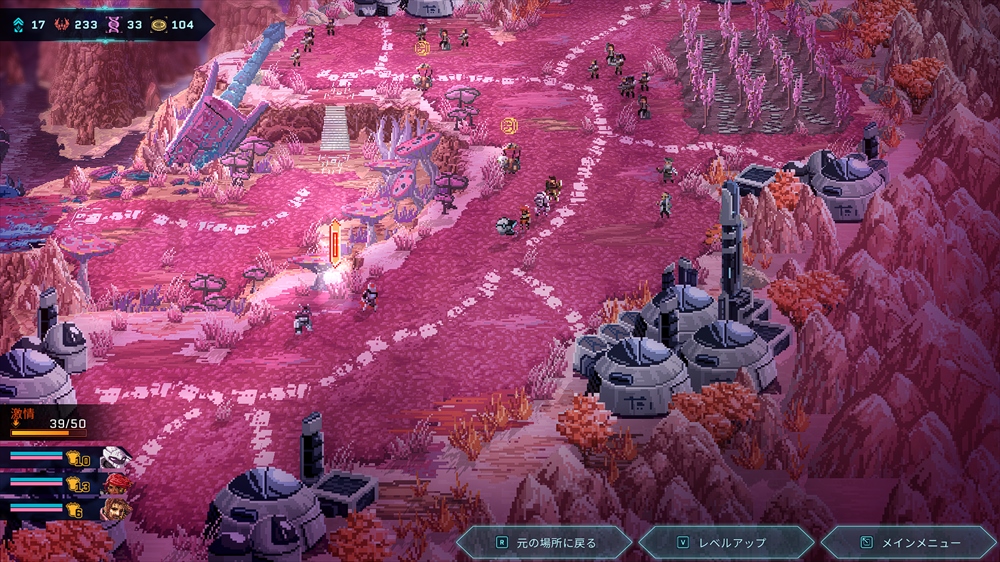The width and height of the screenshot is (1000, 562).
Task: Open the メインメニュー main menu
Action: point(908,543)
